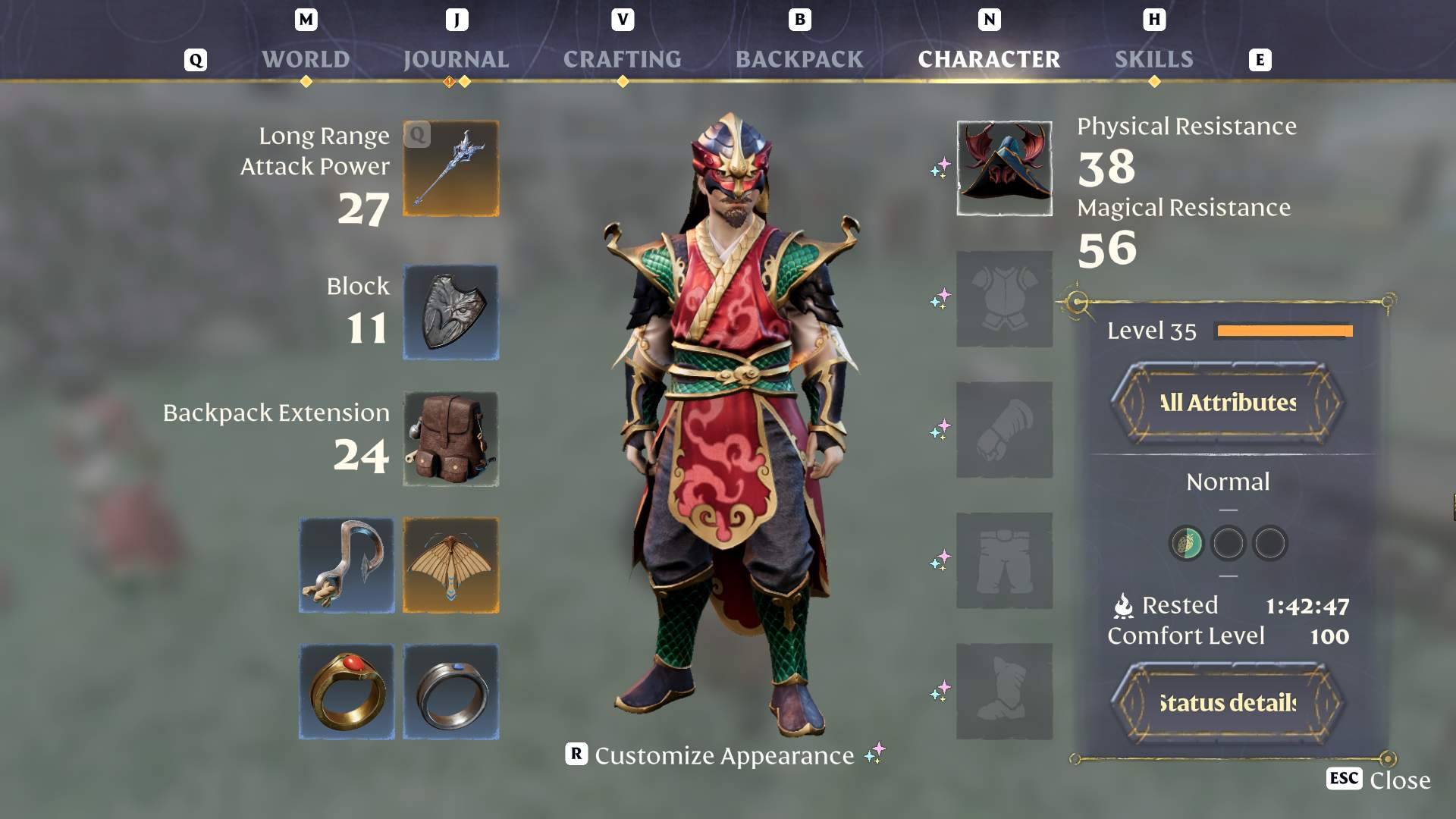
Task: Open the Journal tab
Action: pos(456,59)
